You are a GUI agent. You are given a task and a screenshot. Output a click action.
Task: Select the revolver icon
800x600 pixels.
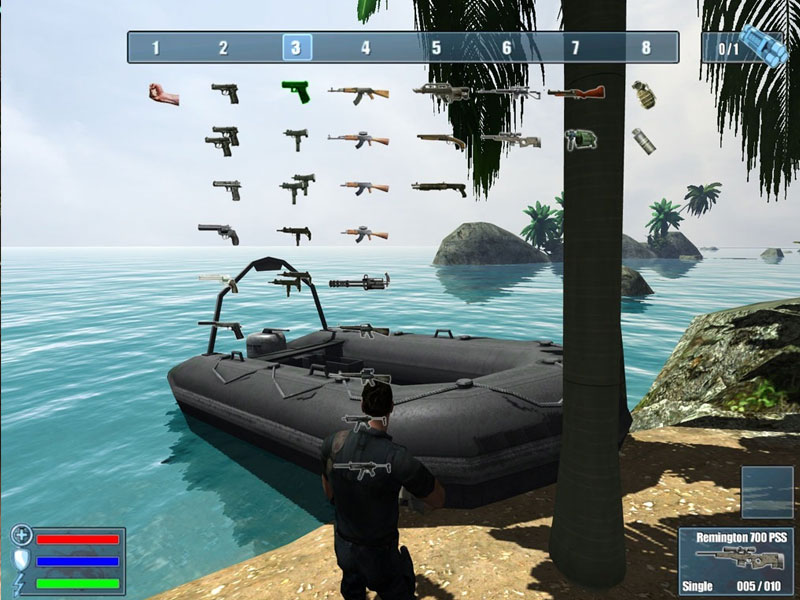(218, 233)
